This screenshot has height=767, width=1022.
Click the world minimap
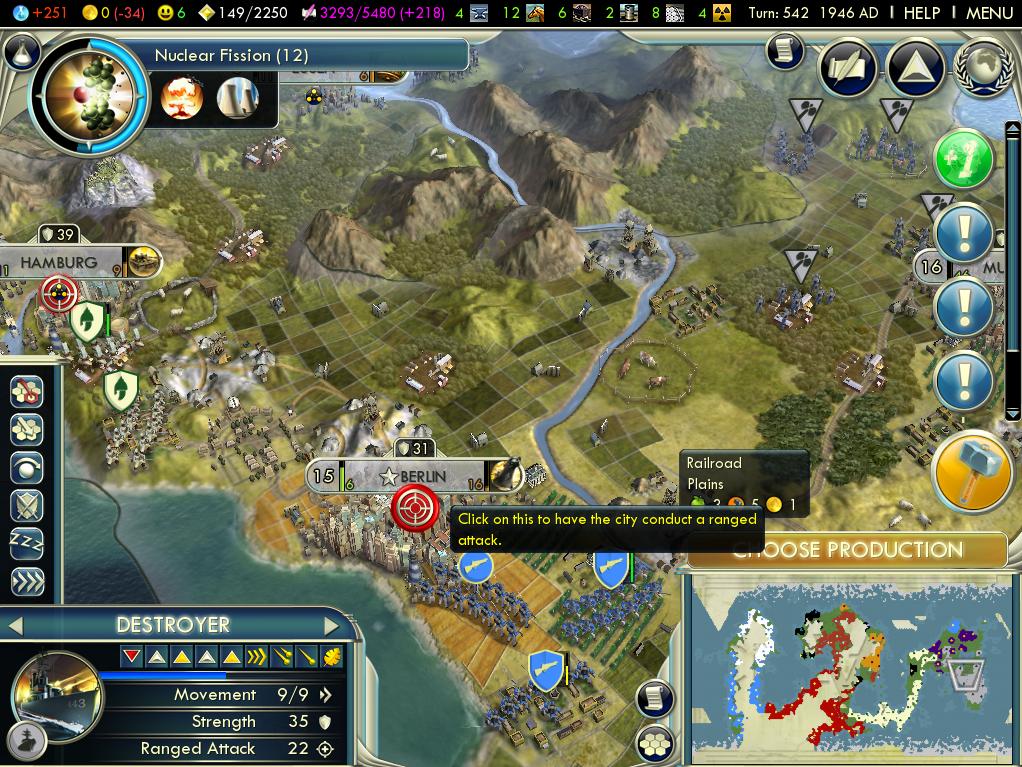point(852,668)
